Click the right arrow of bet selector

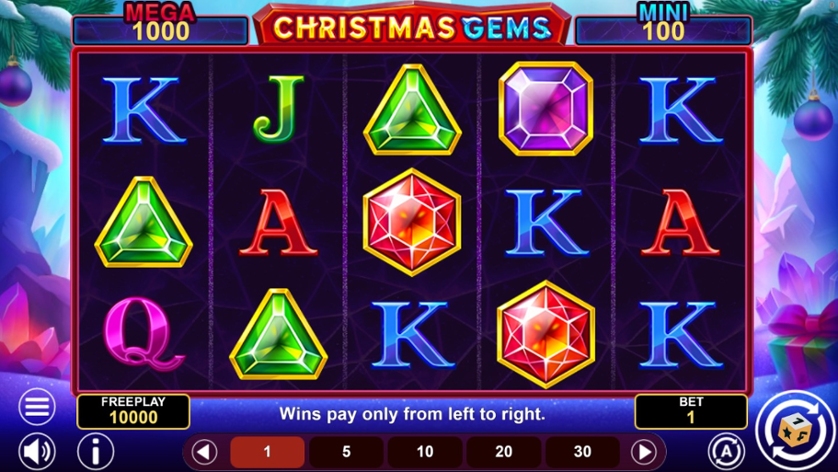point(645,452)
